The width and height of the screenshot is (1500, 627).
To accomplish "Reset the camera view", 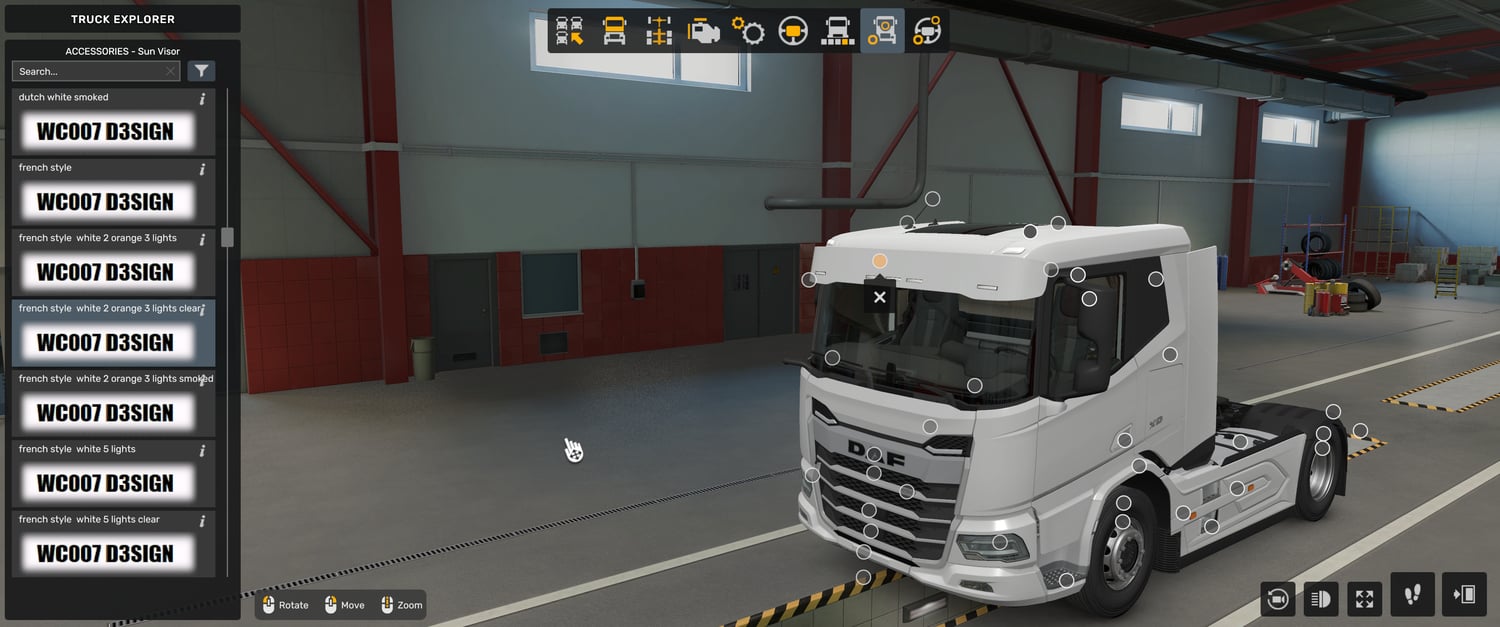I will 1277,599.
